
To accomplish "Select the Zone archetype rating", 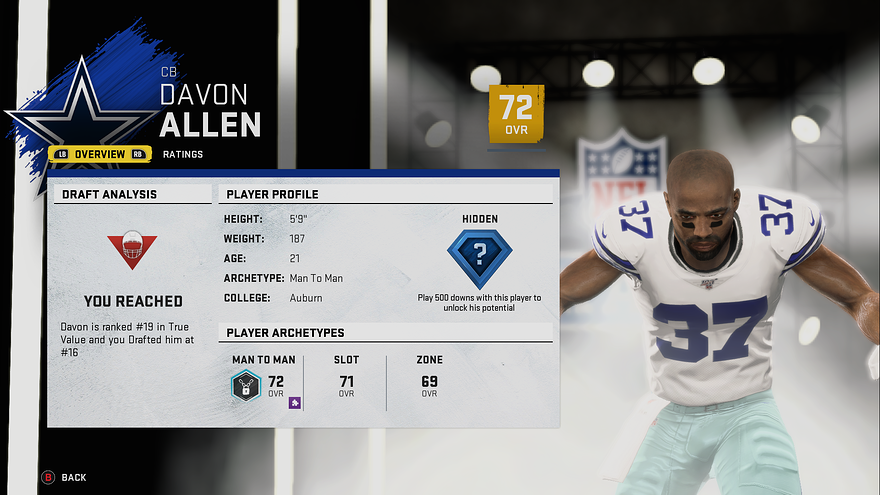I will [x=429, y=381].
